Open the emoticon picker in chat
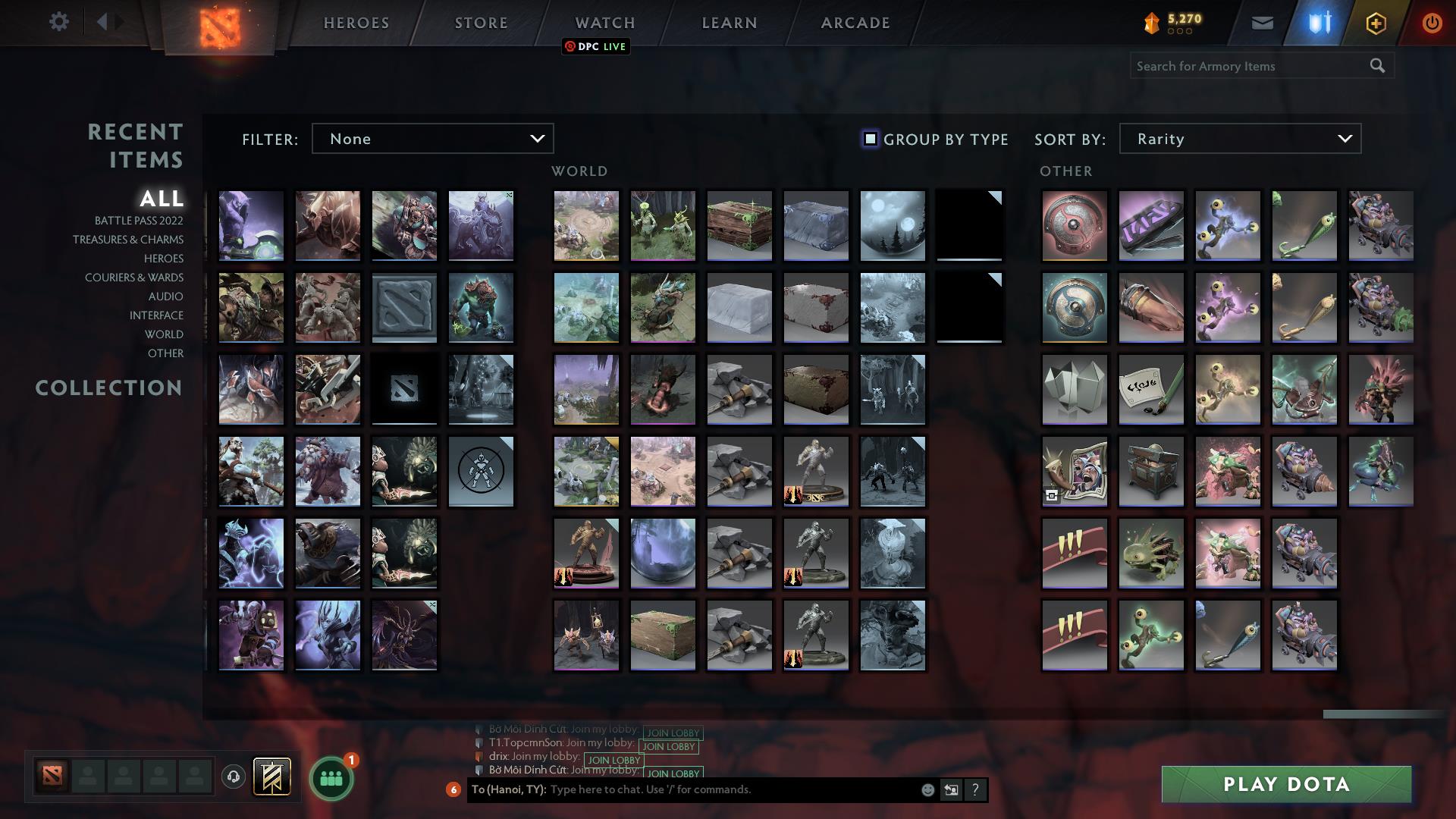Image resolution: width=1456 pixels, height=819 pixels. (x=927, y=790)
